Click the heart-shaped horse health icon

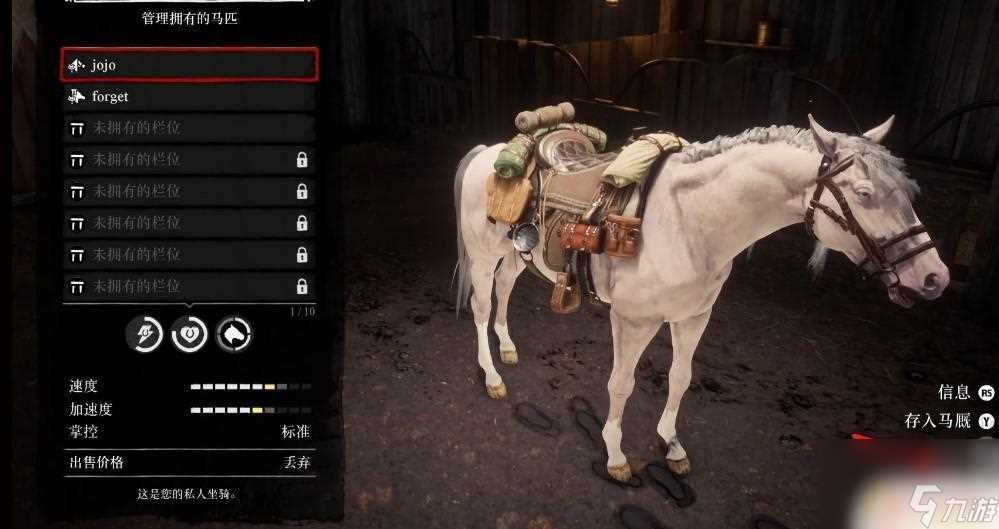[189, 334]
